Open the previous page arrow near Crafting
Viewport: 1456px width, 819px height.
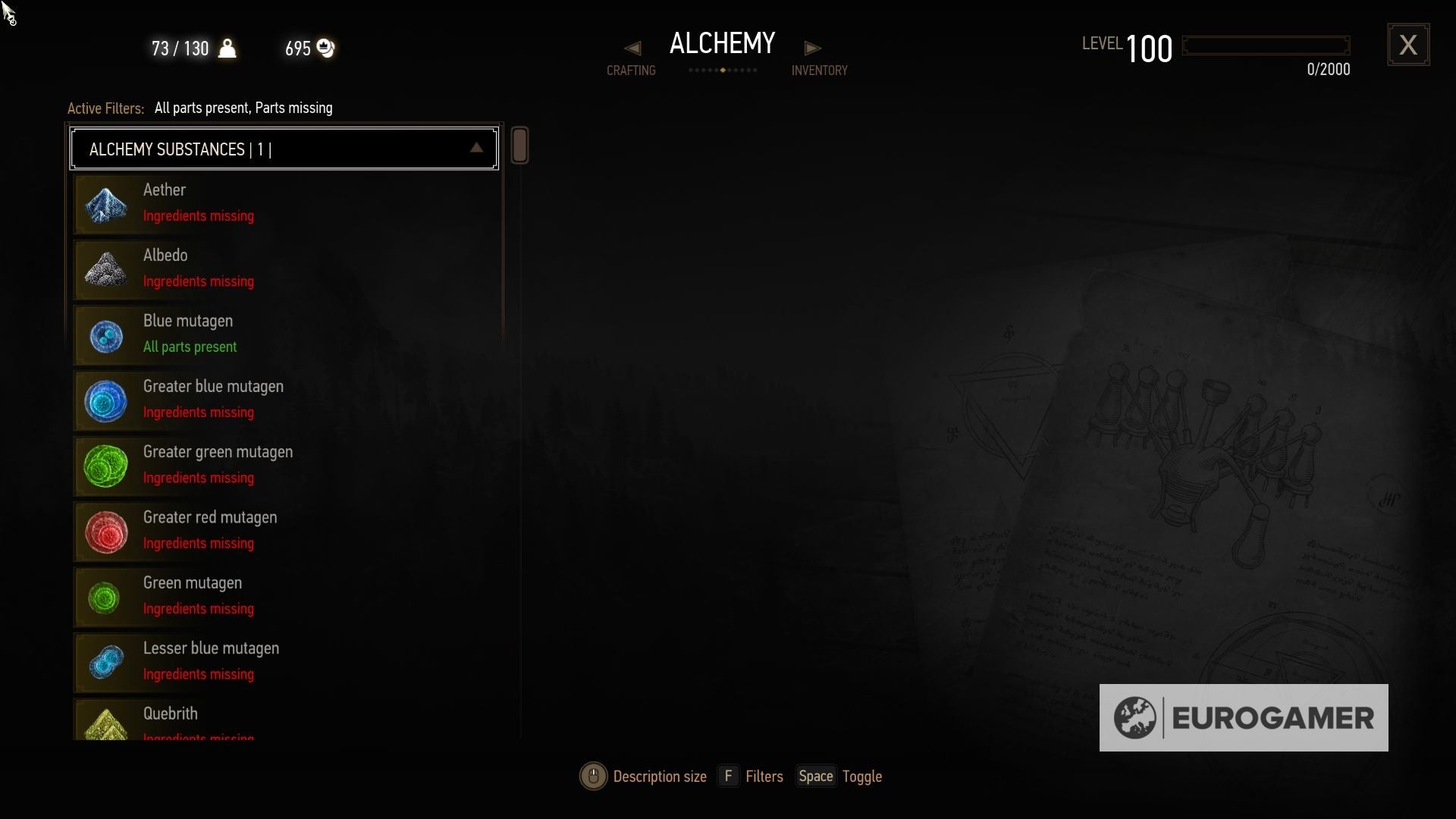coord(632,47)
